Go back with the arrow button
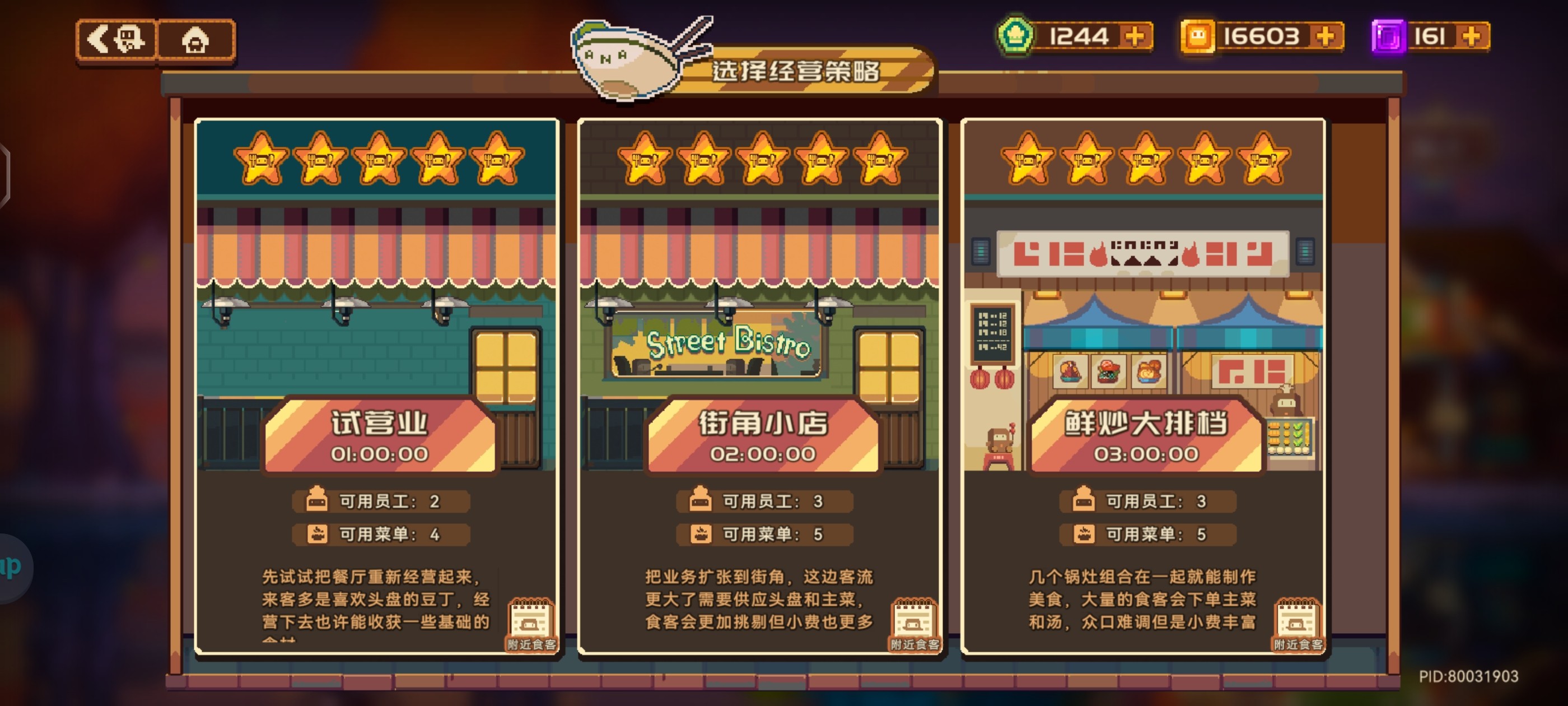The height and width of the screenshot is (706, 1568). point(116,40)
